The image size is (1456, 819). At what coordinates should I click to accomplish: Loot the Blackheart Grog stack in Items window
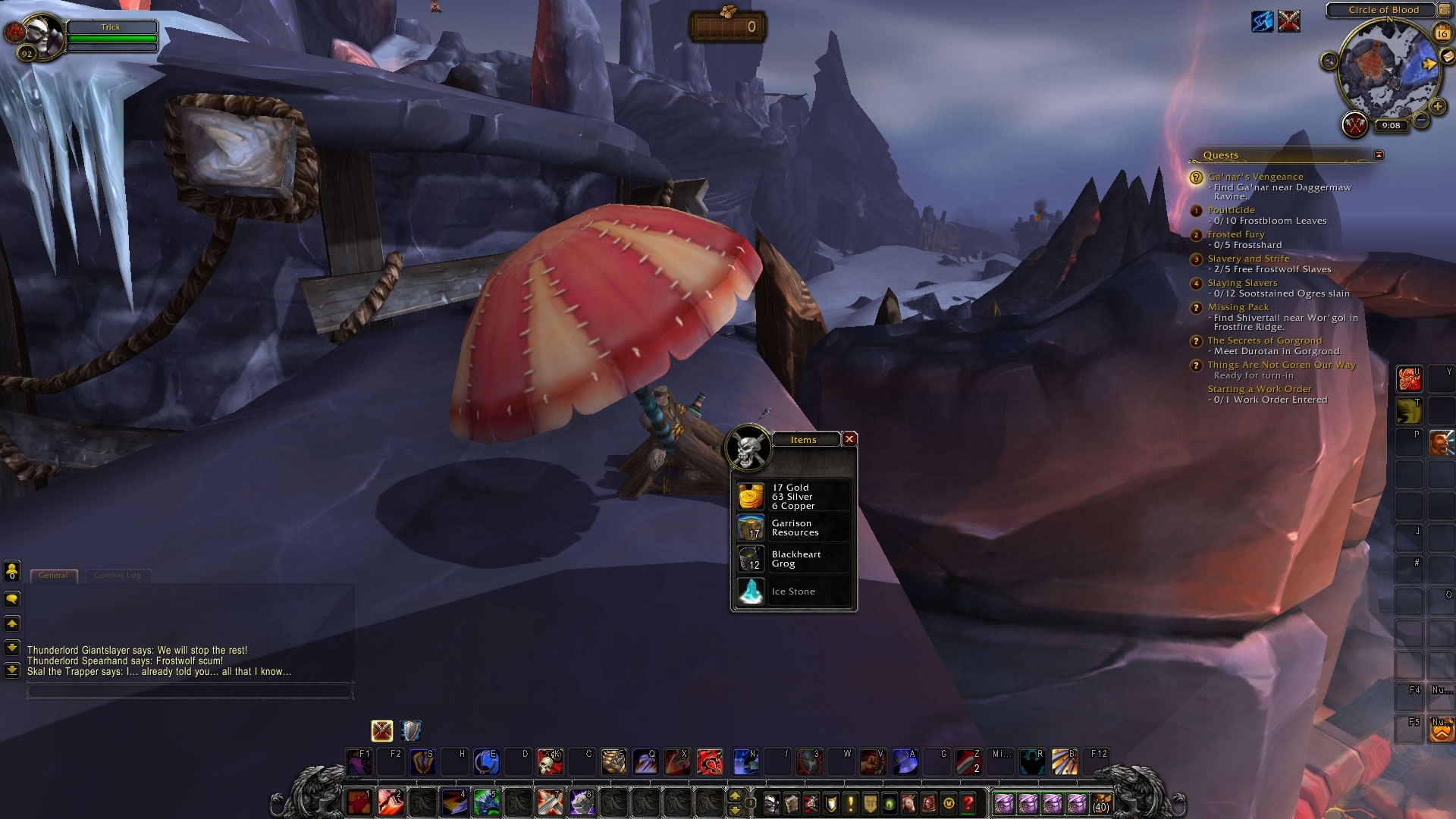pos(794,559)
